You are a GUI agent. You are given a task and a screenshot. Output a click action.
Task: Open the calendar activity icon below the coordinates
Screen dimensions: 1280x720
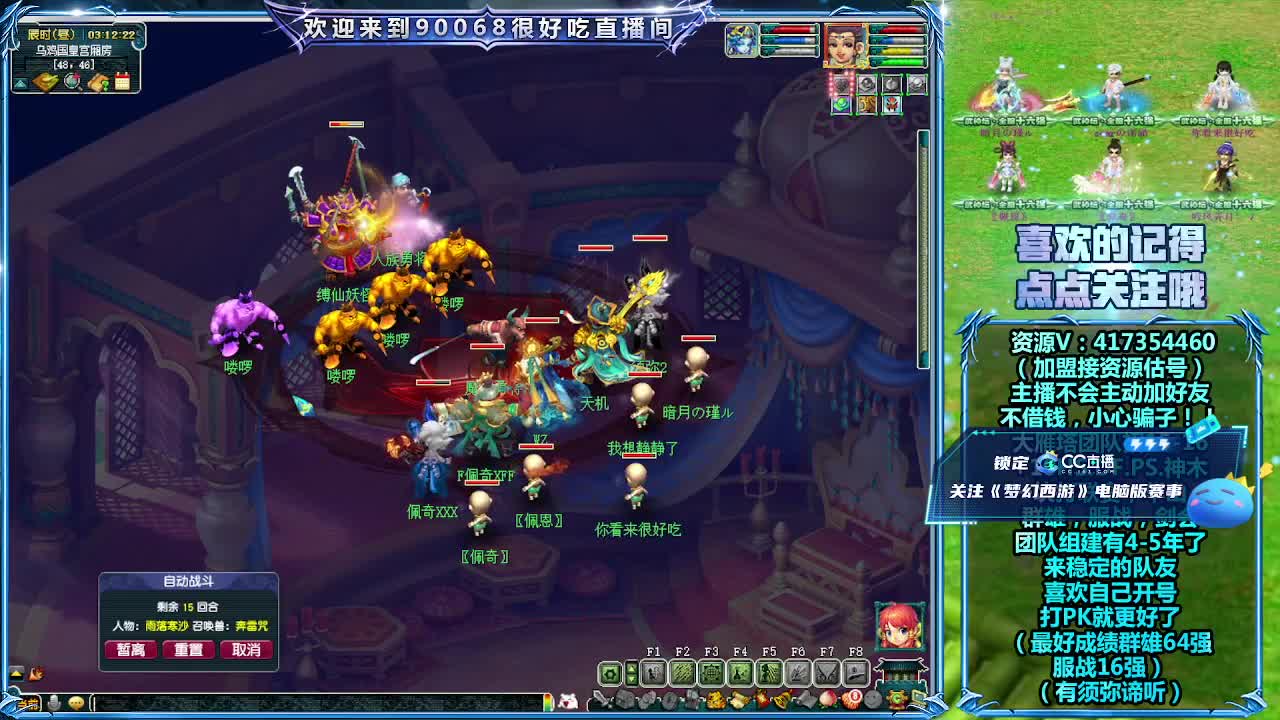tap(122, 81)
